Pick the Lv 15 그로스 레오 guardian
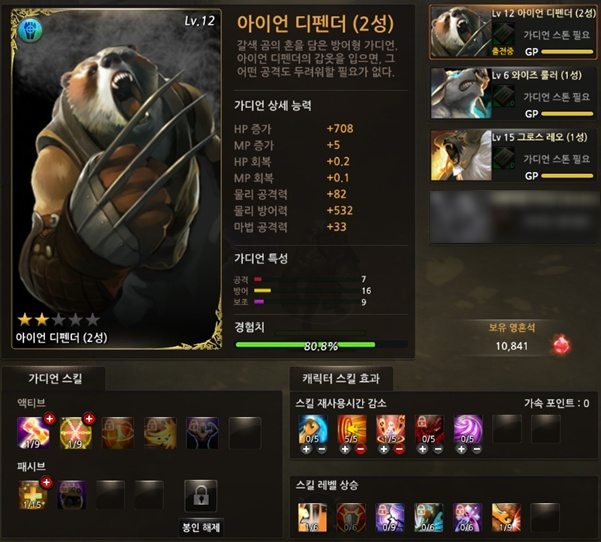This screenshot has height=542, width=601. click(x=512, y=153)
